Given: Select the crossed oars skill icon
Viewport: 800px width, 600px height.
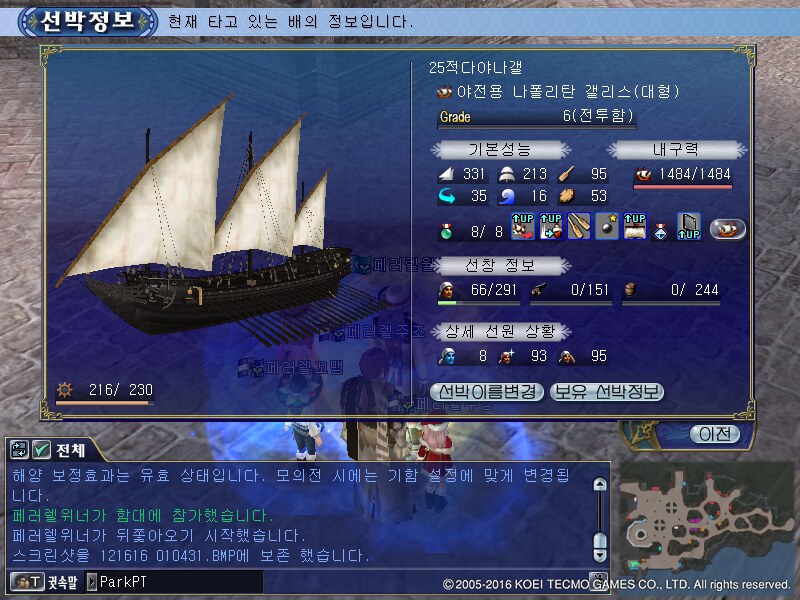Looking at the screenshot, I should (x=579, y=228).
